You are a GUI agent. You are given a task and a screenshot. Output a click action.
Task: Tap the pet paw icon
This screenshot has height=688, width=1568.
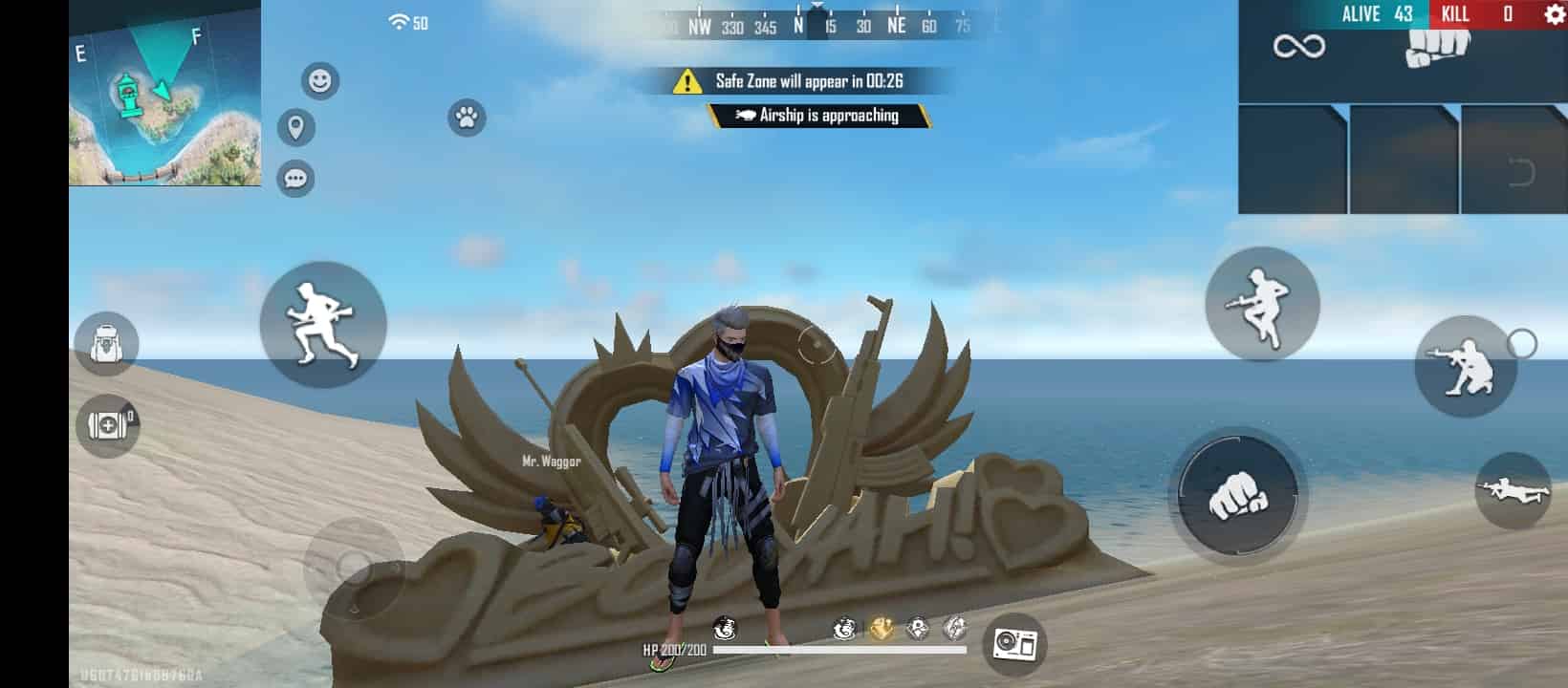[467, 118]
